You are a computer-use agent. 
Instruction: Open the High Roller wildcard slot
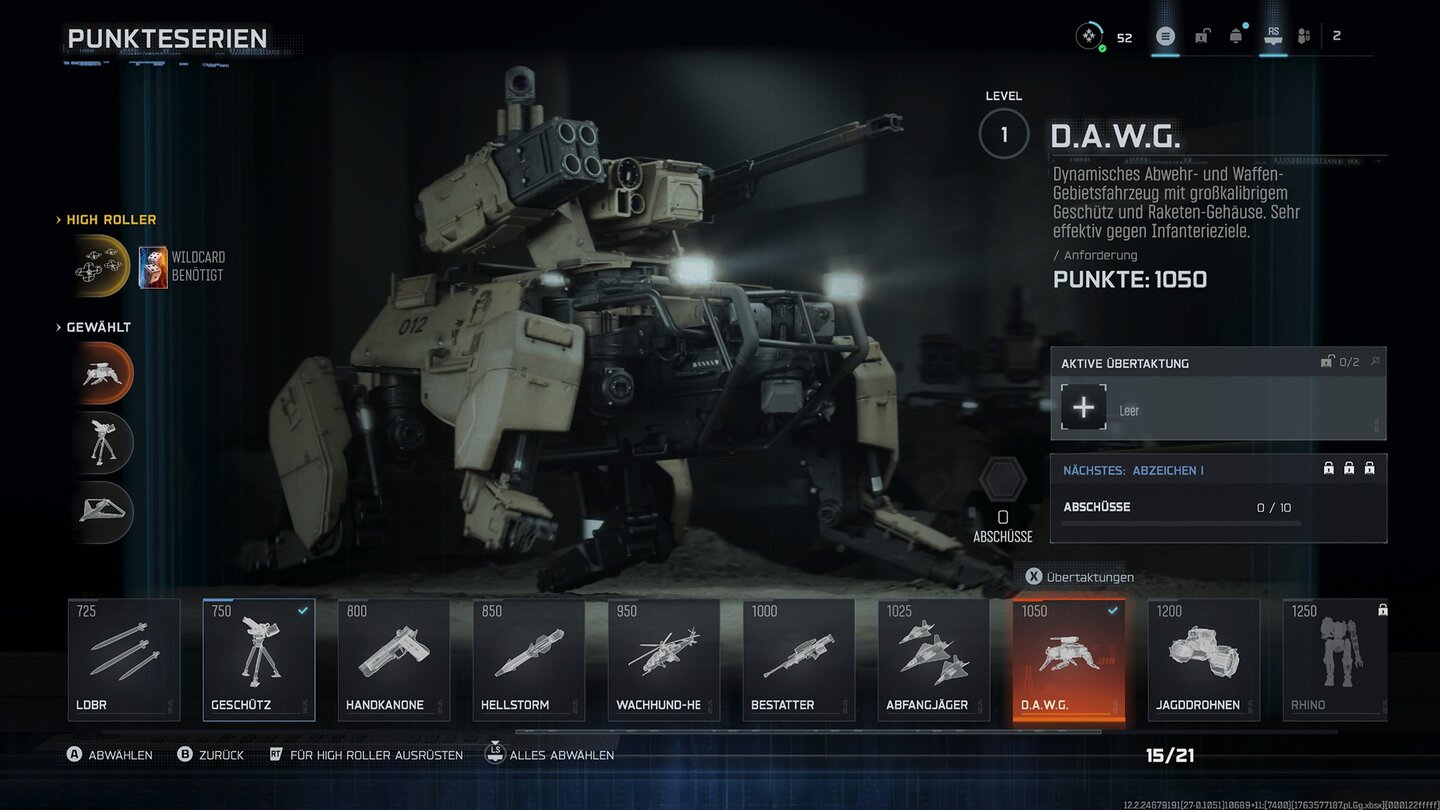click(101, 266)
